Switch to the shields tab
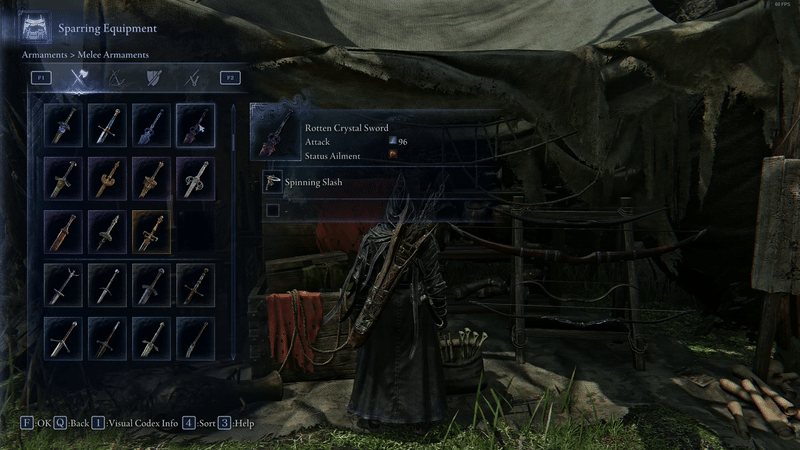 153,77
